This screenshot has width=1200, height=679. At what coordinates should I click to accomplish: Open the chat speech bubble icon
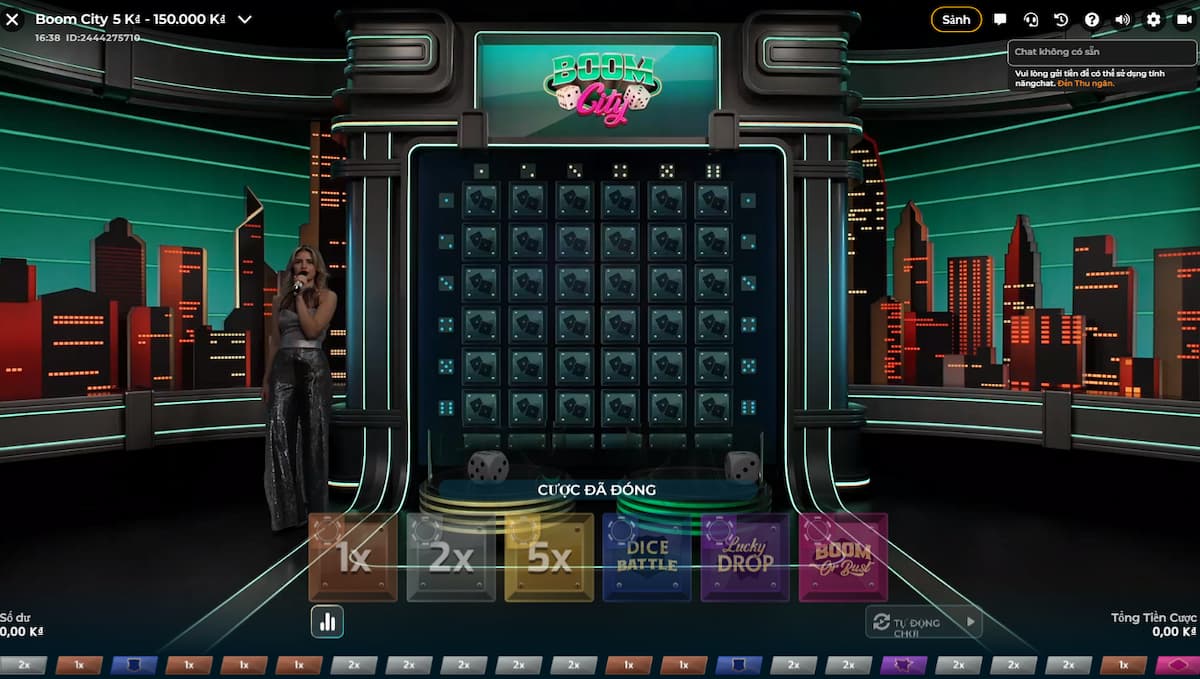(x=1000, y=19)
